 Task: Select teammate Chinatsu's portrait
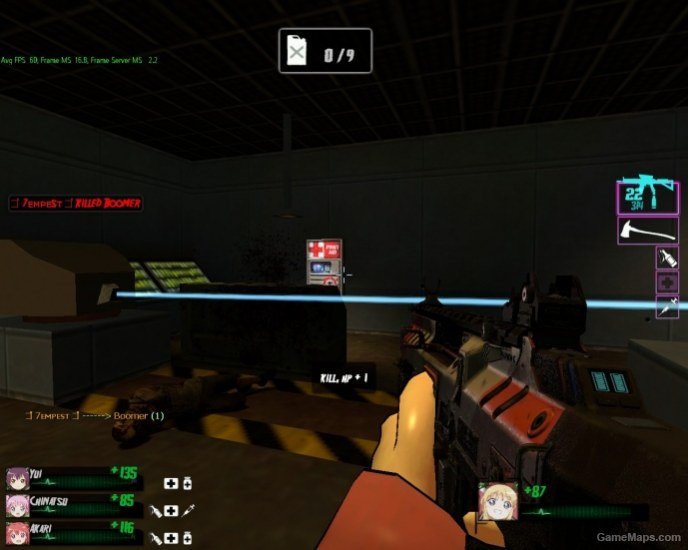coord(16,503)
